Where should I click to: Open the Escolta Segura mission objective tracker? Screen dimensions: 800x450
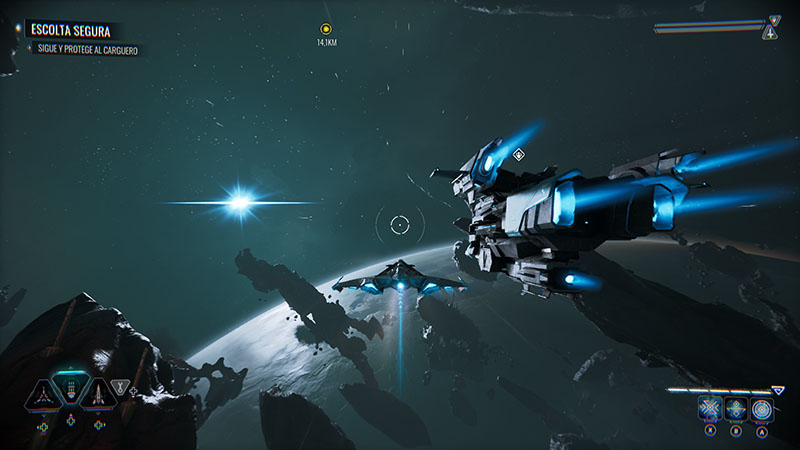[x=75, y=32]
